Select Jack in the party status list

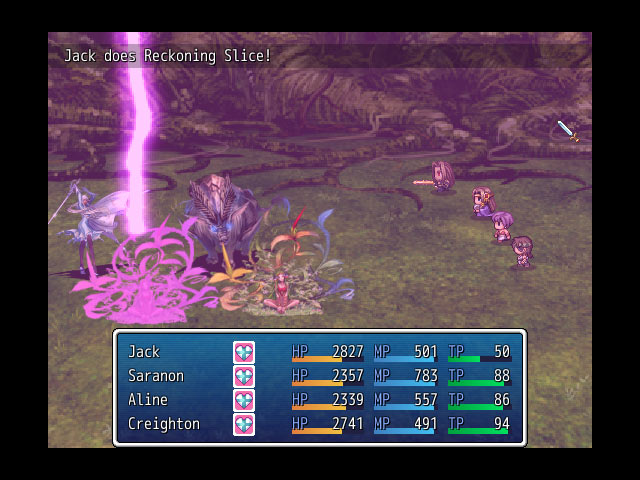(144, 352)
